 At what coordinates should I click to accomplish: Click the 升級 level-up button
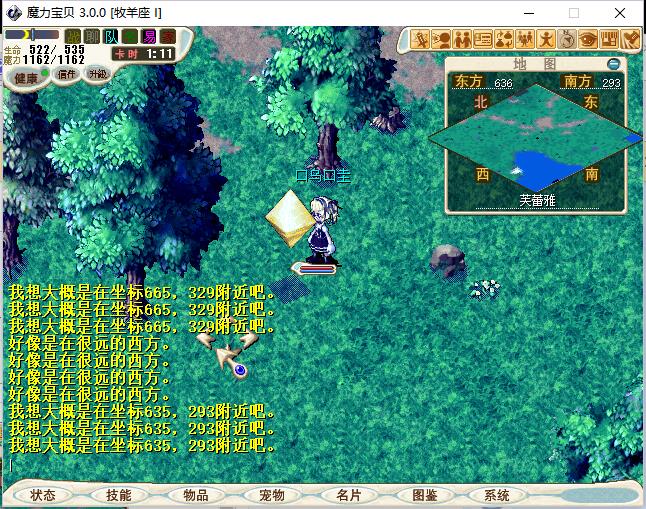point(98,73)
